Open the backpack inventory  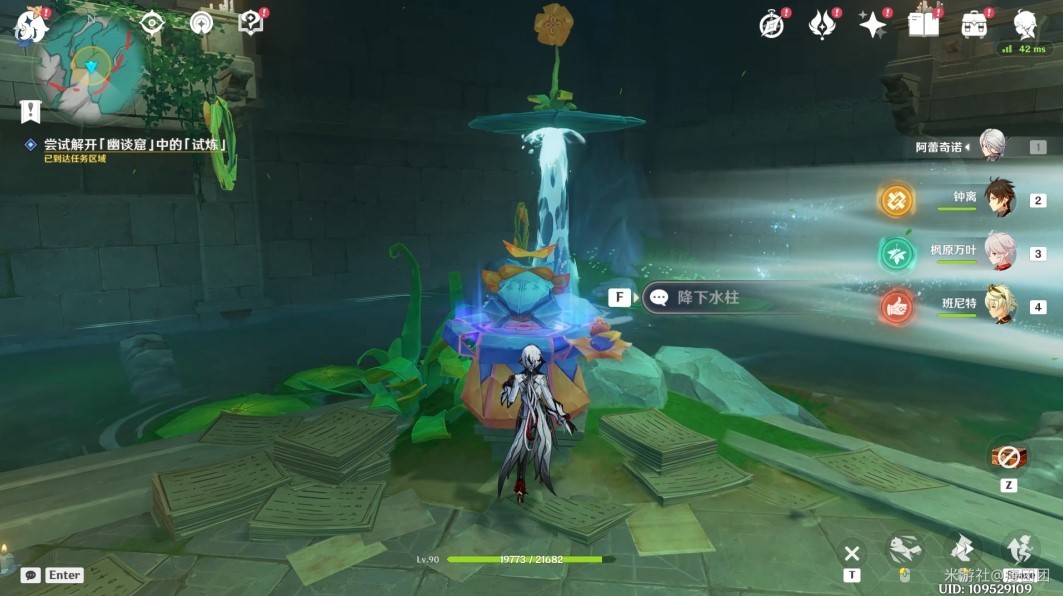pyautogui.click(x=974, y=25)
